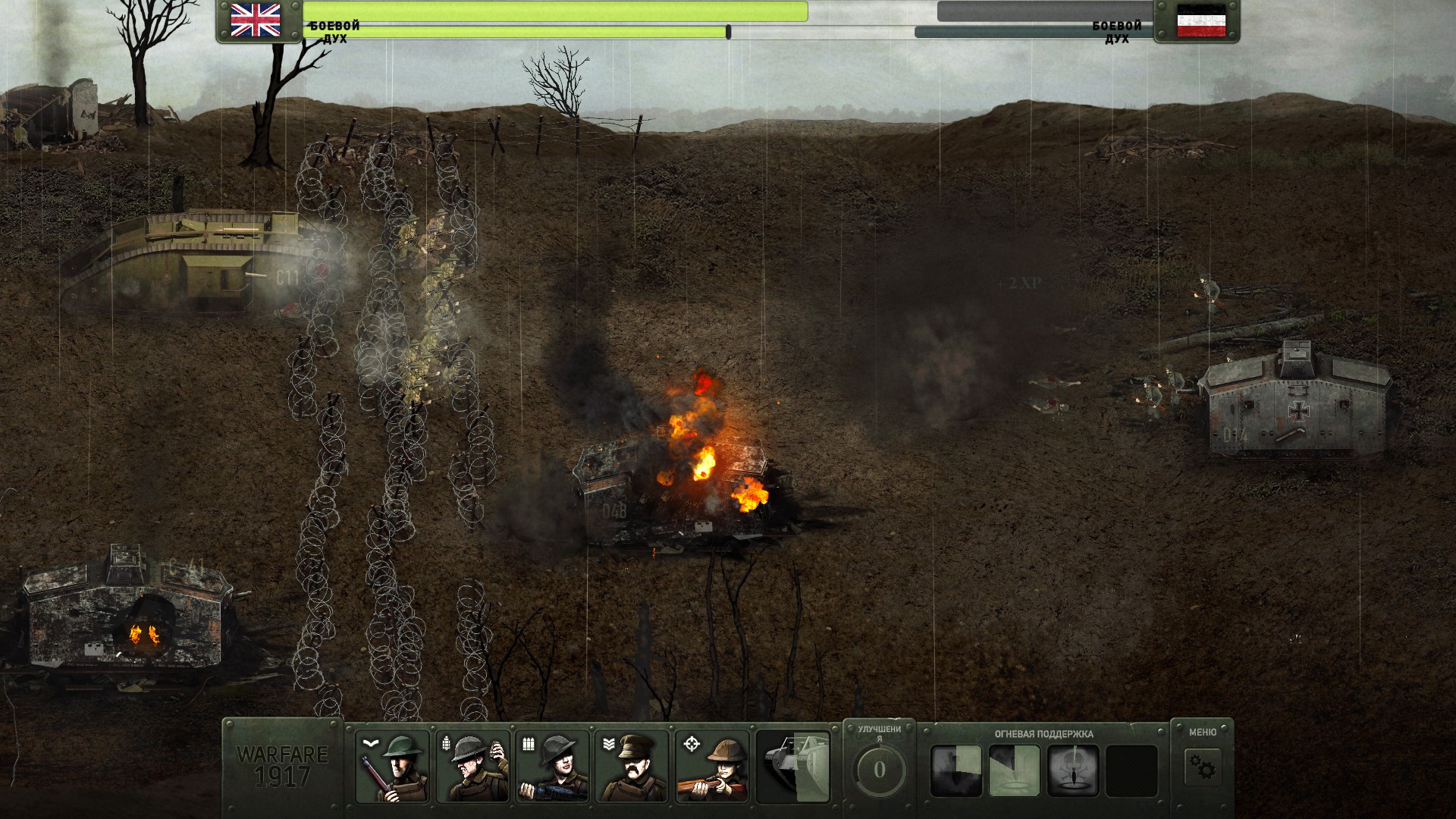Image resolution: width=1456 pixels, height=819 pixels.
Task: Select the machine gunner unit
Action: click(x=552, y=767)
